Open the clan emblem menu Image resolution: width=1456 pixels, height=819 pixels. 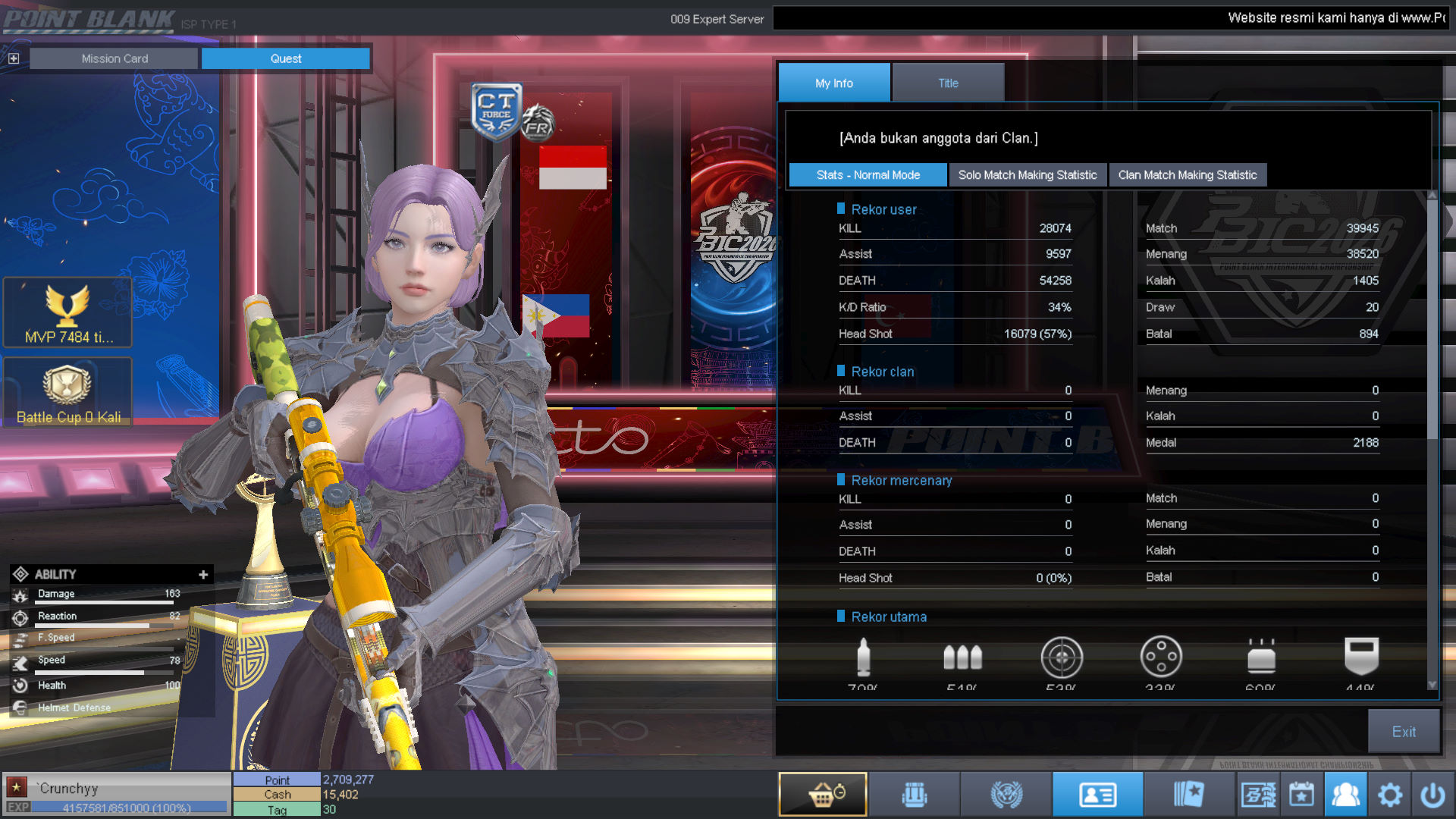(x=1006, y=794)
